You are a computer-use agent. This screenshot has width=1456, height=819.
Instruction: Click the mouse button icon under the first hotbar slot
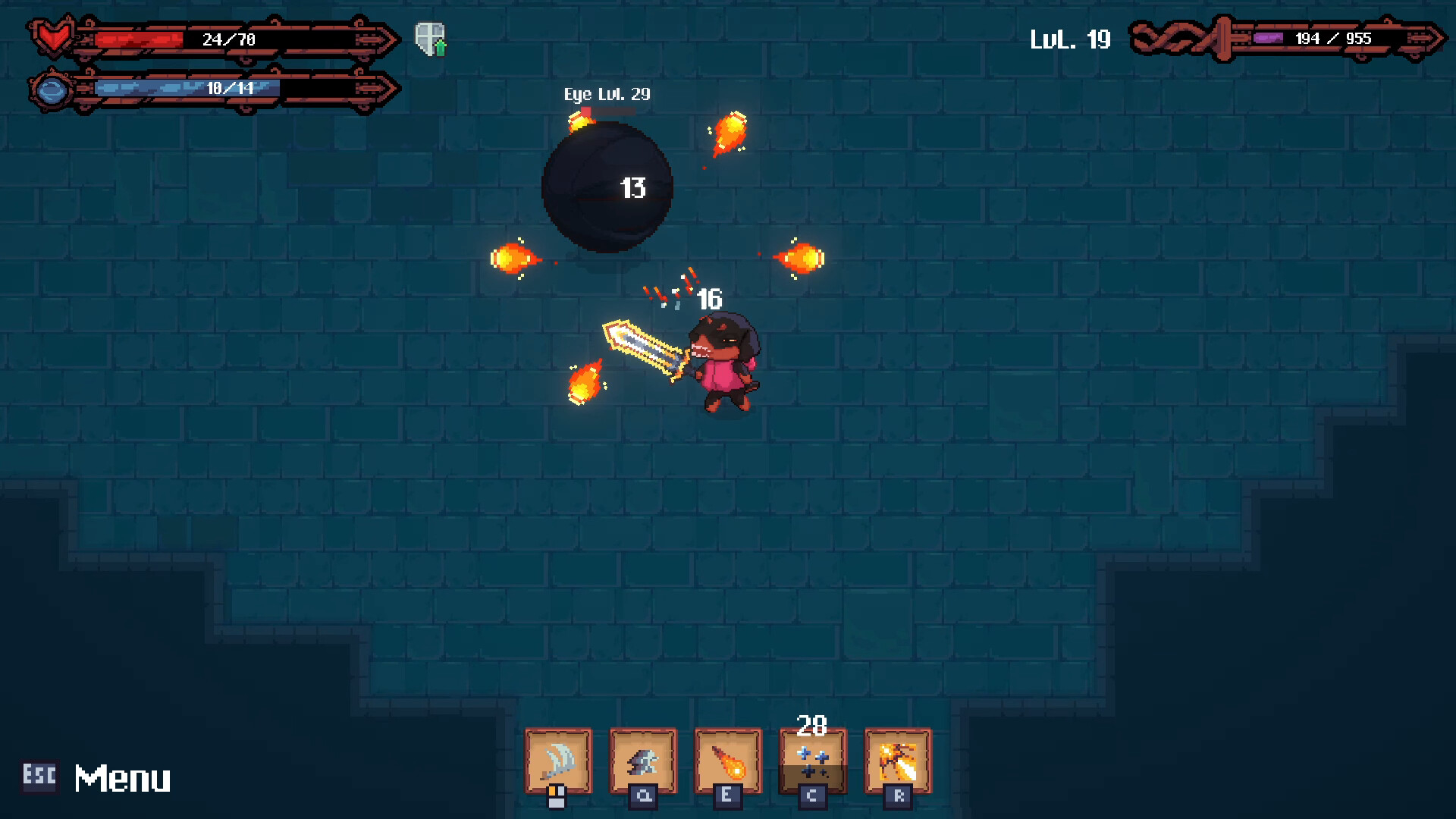pos(557,796)
